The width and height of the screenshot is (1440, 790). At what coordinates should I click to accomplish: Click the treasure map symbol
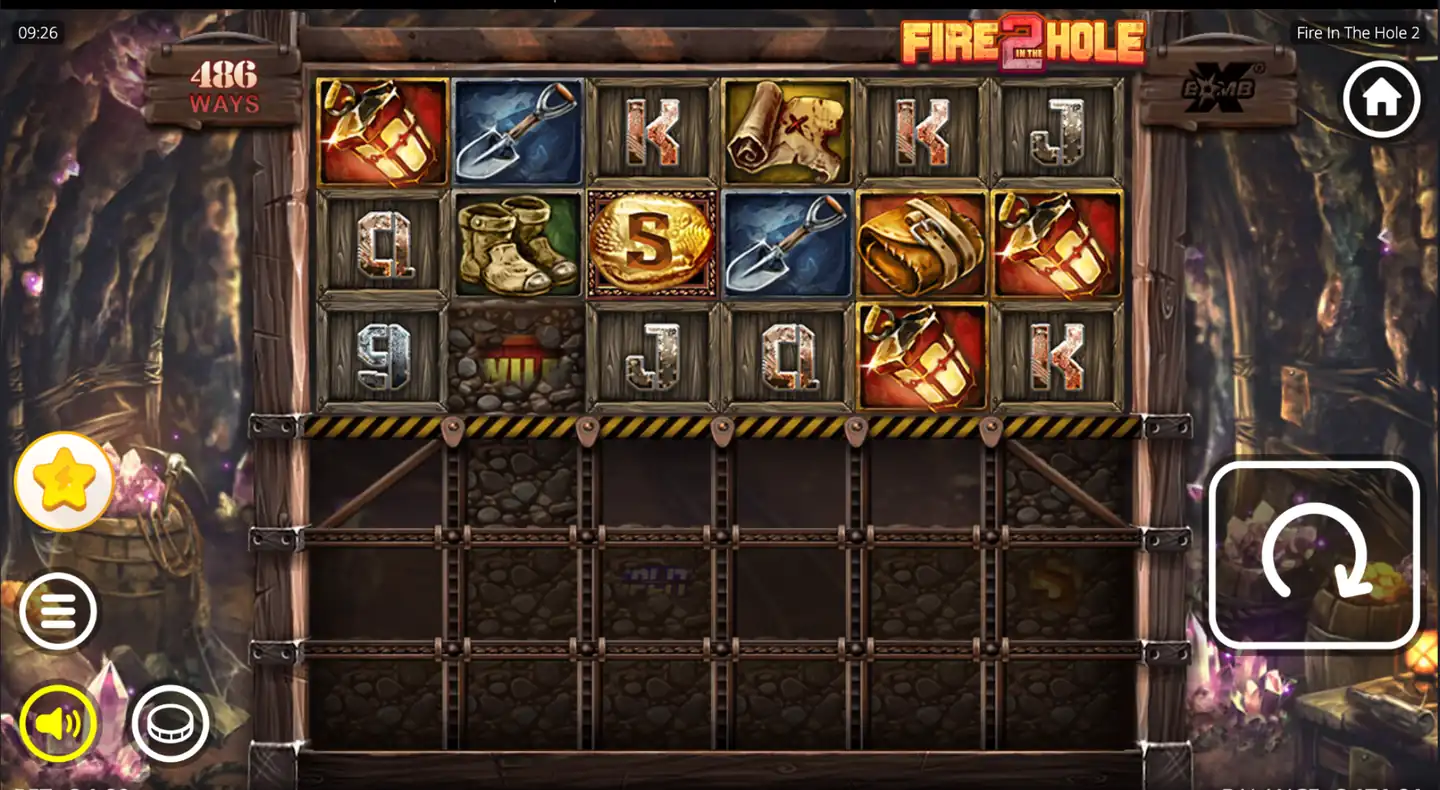(x=786, y=130)
